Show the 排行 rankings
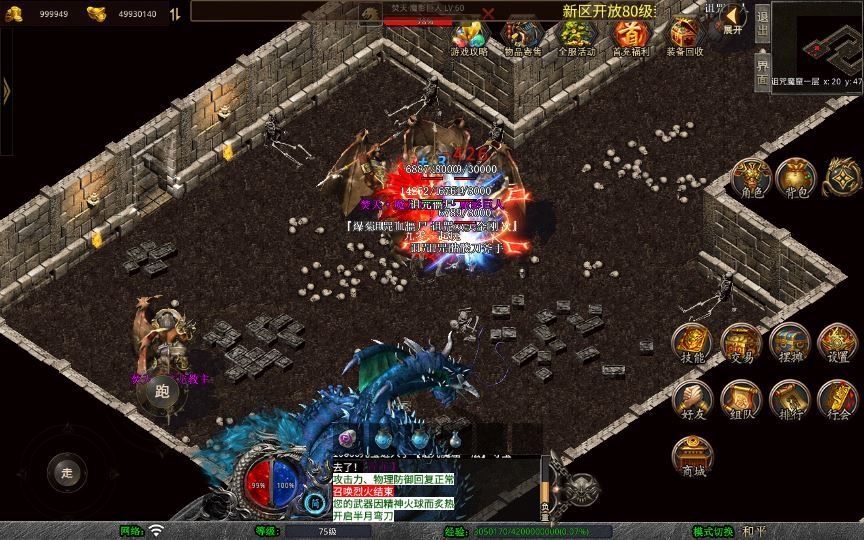 click(x=789, y=398)
